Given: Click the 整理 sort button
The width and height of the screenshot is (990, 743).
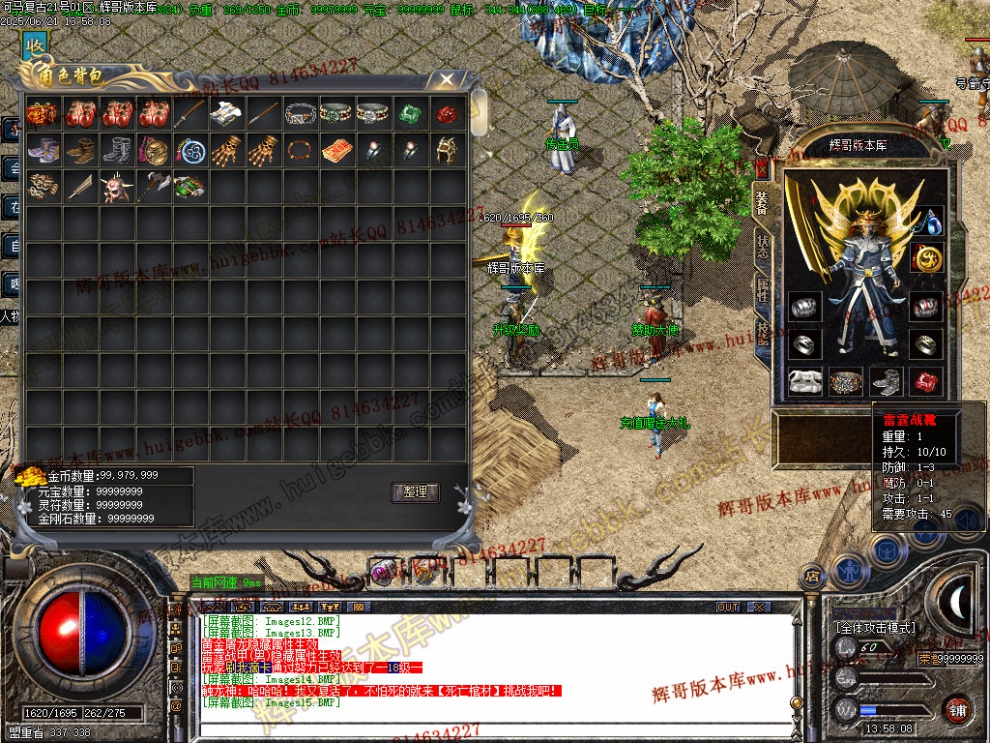Looking at the screenshot, I should [x=414, y=491].
